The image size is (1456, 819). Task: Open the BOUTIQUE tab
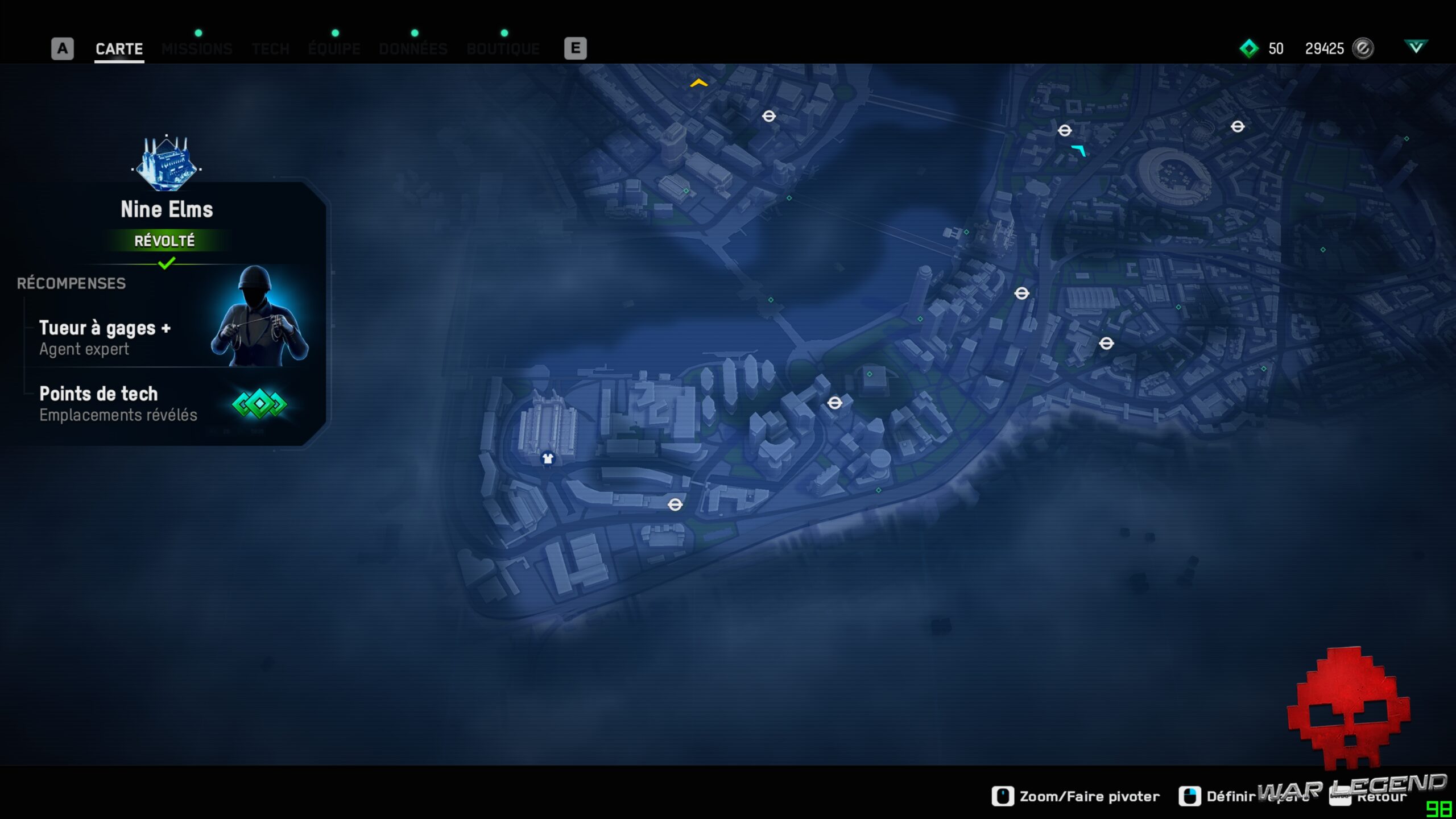click(x=503, y=49)
